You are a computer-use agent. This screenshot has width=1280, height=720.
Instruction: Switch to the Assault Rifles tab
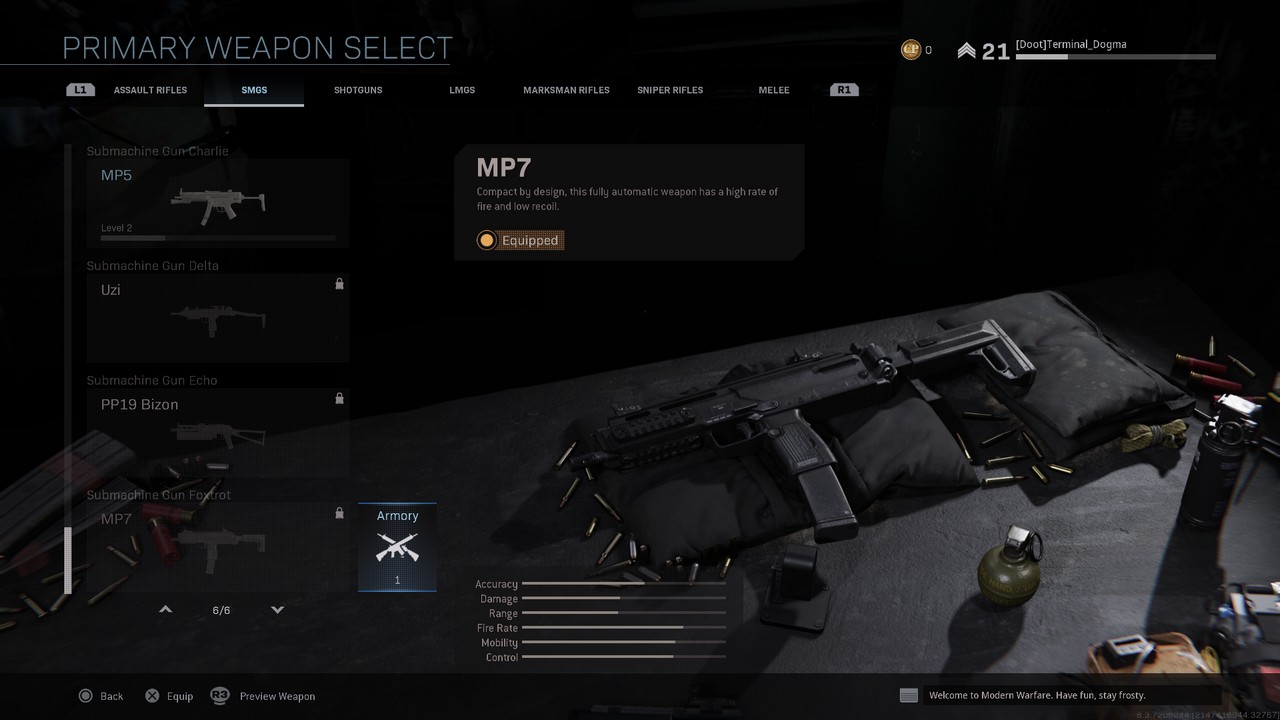[150, 90]
